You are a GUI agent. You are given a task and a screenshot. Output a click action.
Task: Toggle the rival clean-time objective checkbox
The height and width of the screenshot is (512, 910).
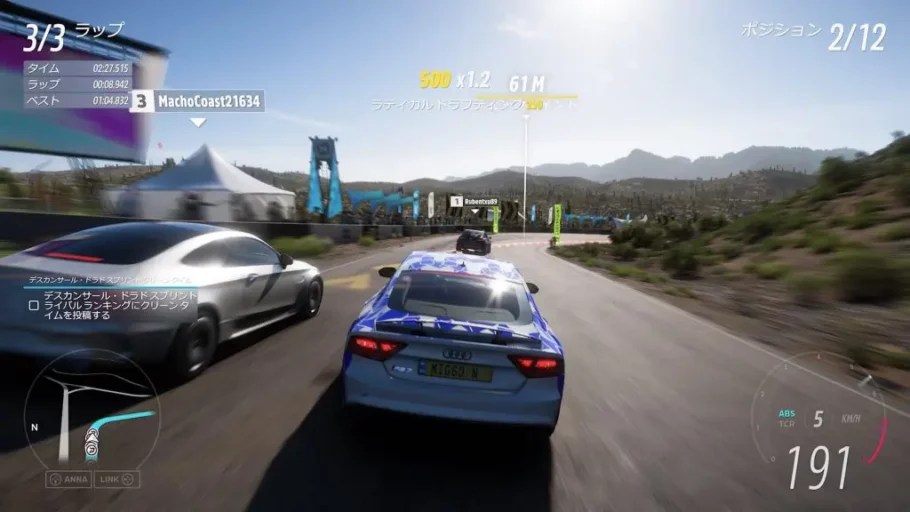34,306
